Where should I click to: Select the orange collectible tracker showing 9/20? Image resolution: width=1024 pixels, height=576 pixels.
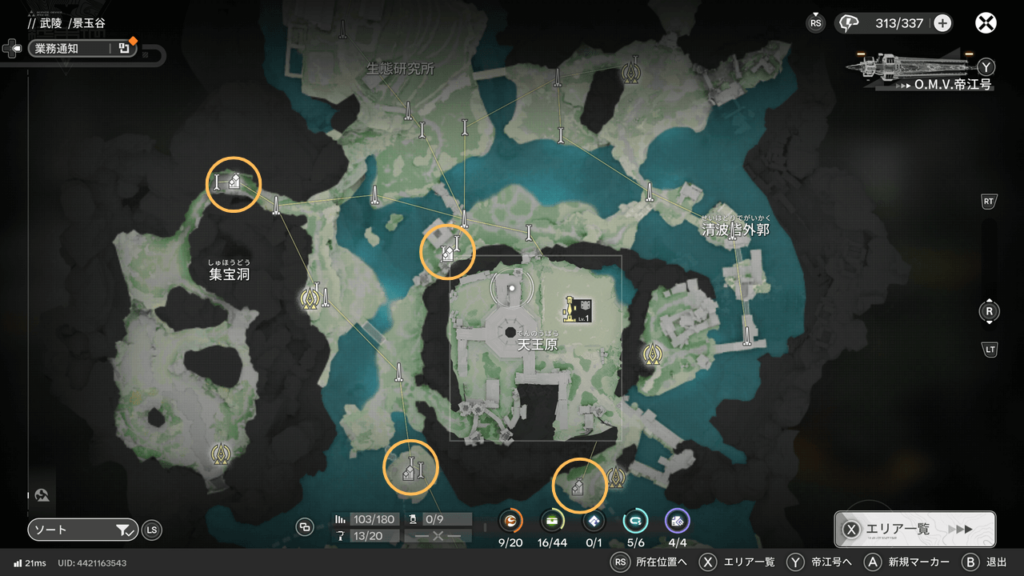[511, 520]
